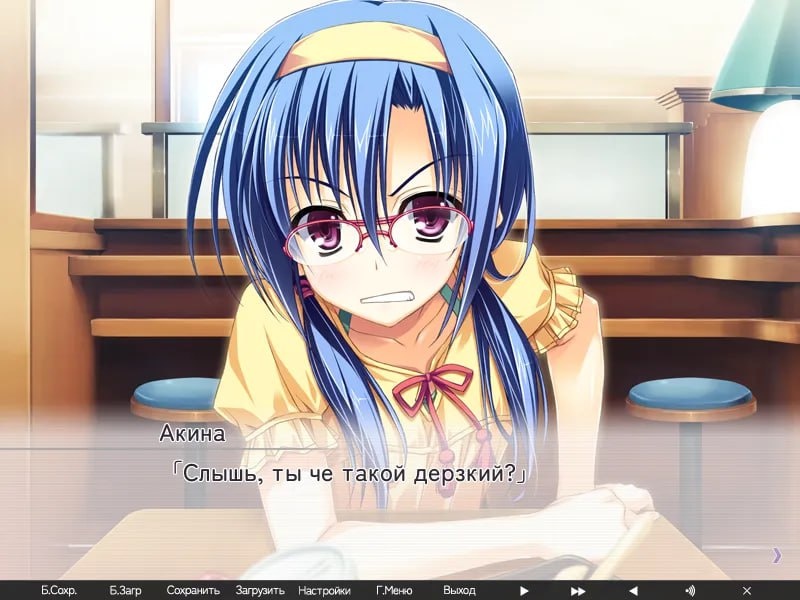This screenshot has width=800, height=600.
Task: Return to the main menu via Г.Меню
Action: 394,591
